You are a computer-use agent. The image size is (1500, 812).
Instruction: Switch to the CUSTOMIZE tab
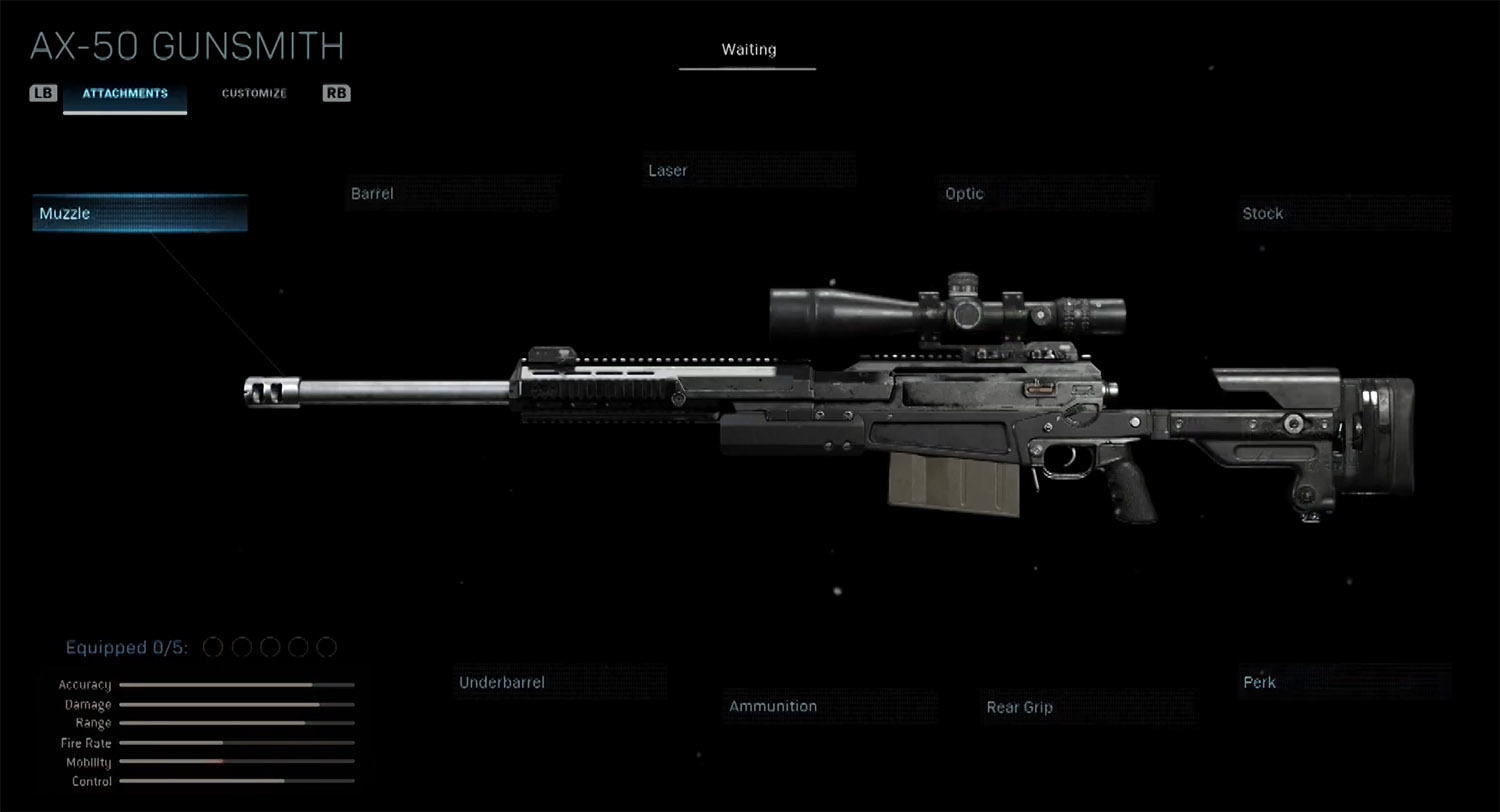(x=254, y=93)
